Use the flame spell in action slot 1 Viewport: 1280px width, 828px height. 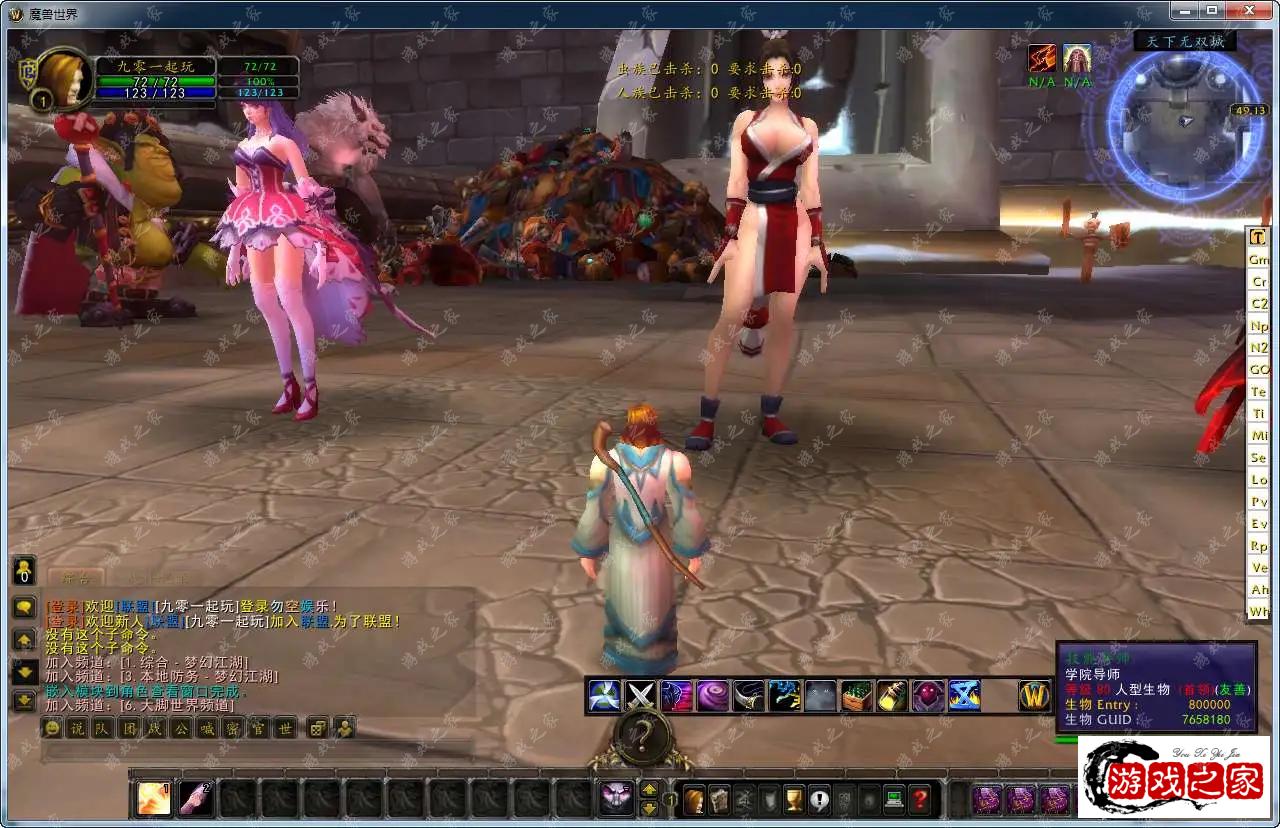tap(154, 798)
